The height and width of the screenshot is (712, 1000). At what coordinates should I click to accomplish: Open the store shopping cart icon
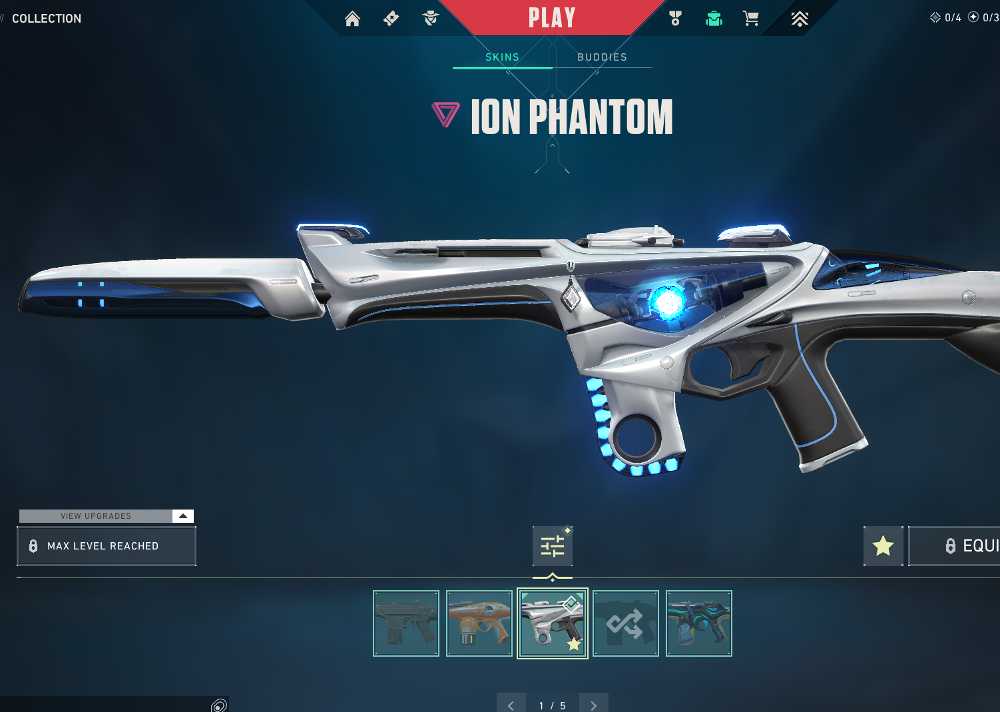(x=751, y=18)
